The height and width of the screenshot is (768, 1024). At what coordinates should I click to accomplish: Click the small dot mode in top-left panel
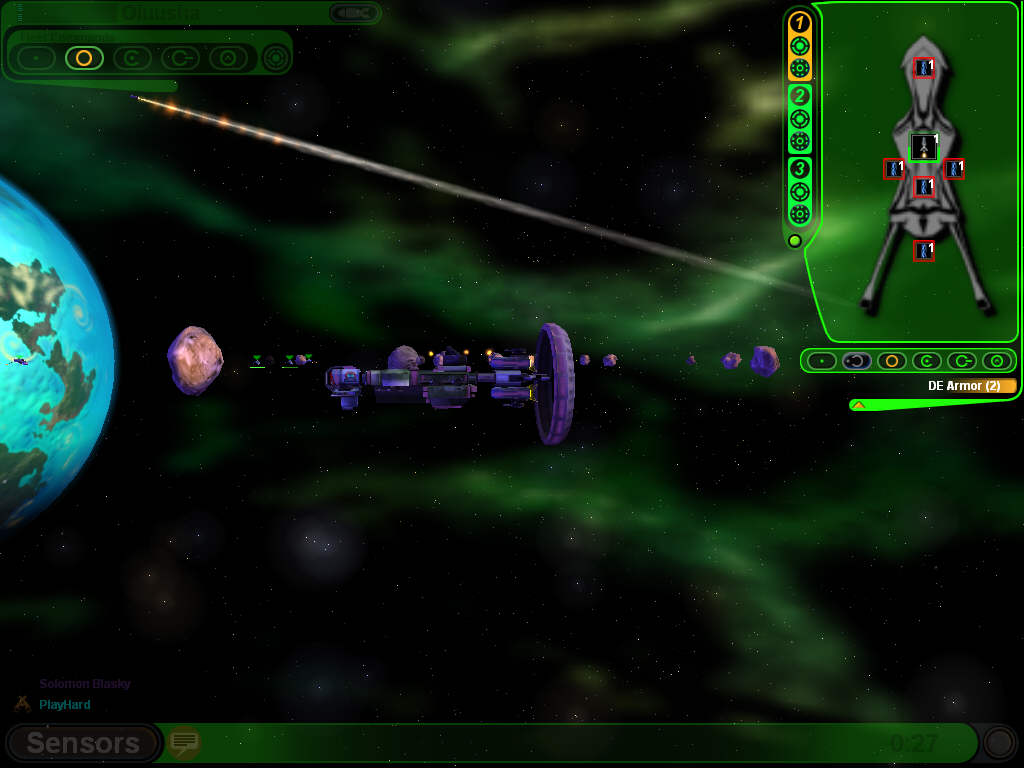36,58
